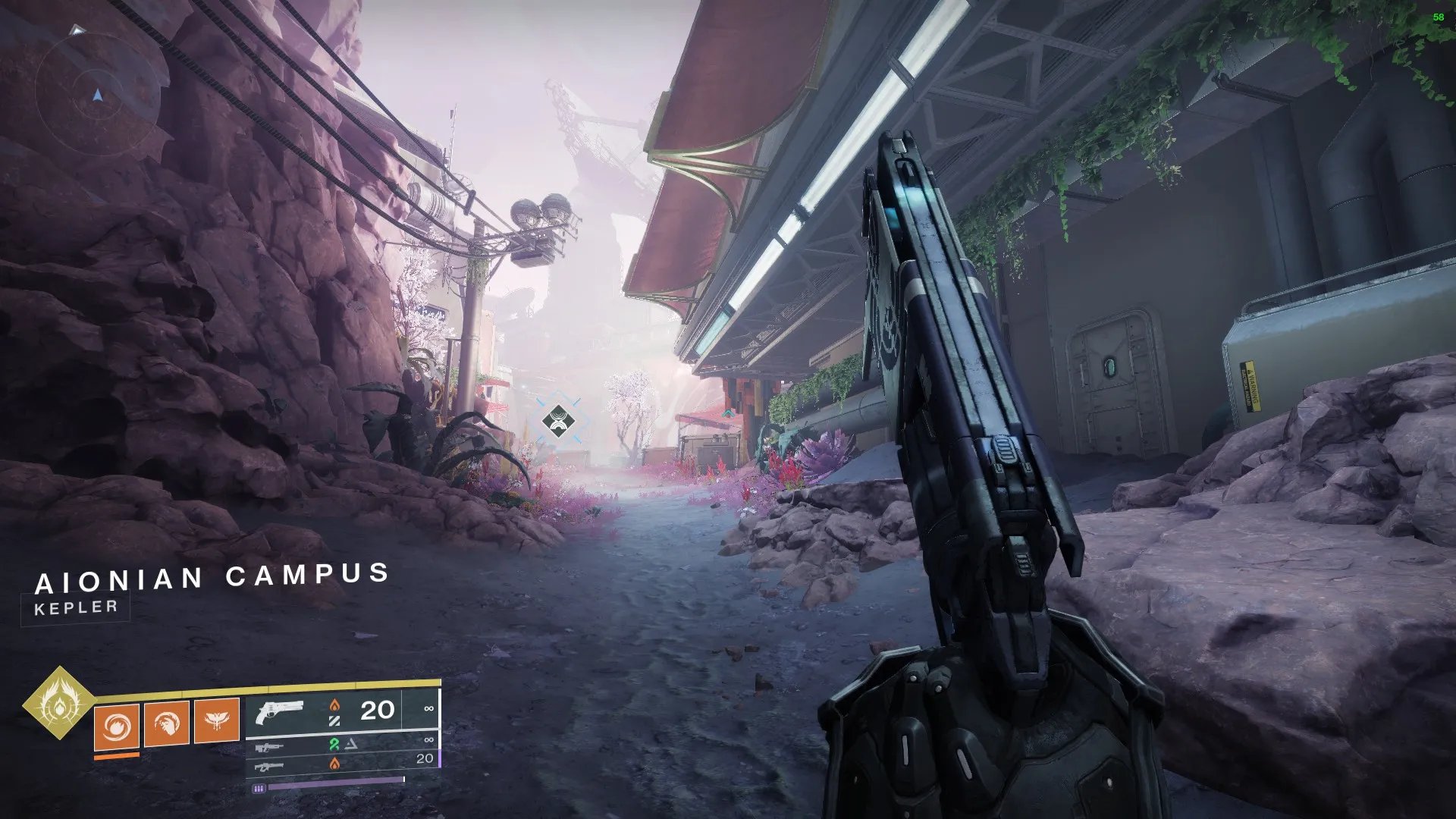The height and width of the screenshot is (819, 1456).
Task: Activate the winged class ability icon
Action: [217, 720]
